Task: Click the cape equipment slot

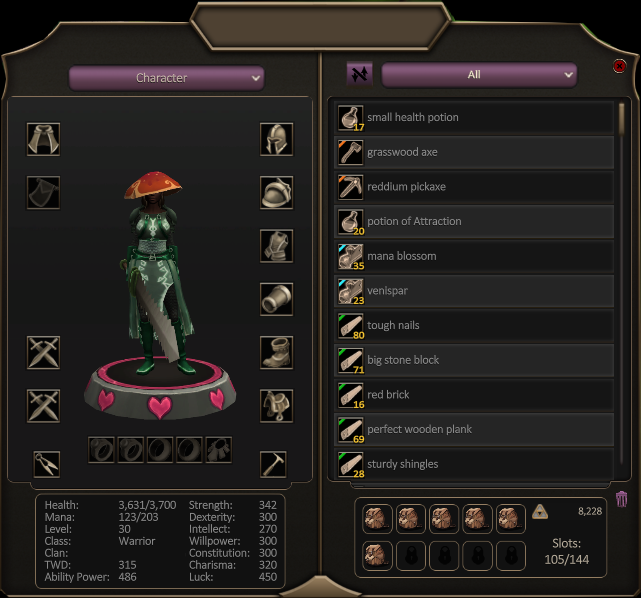Action: (43, 139)
